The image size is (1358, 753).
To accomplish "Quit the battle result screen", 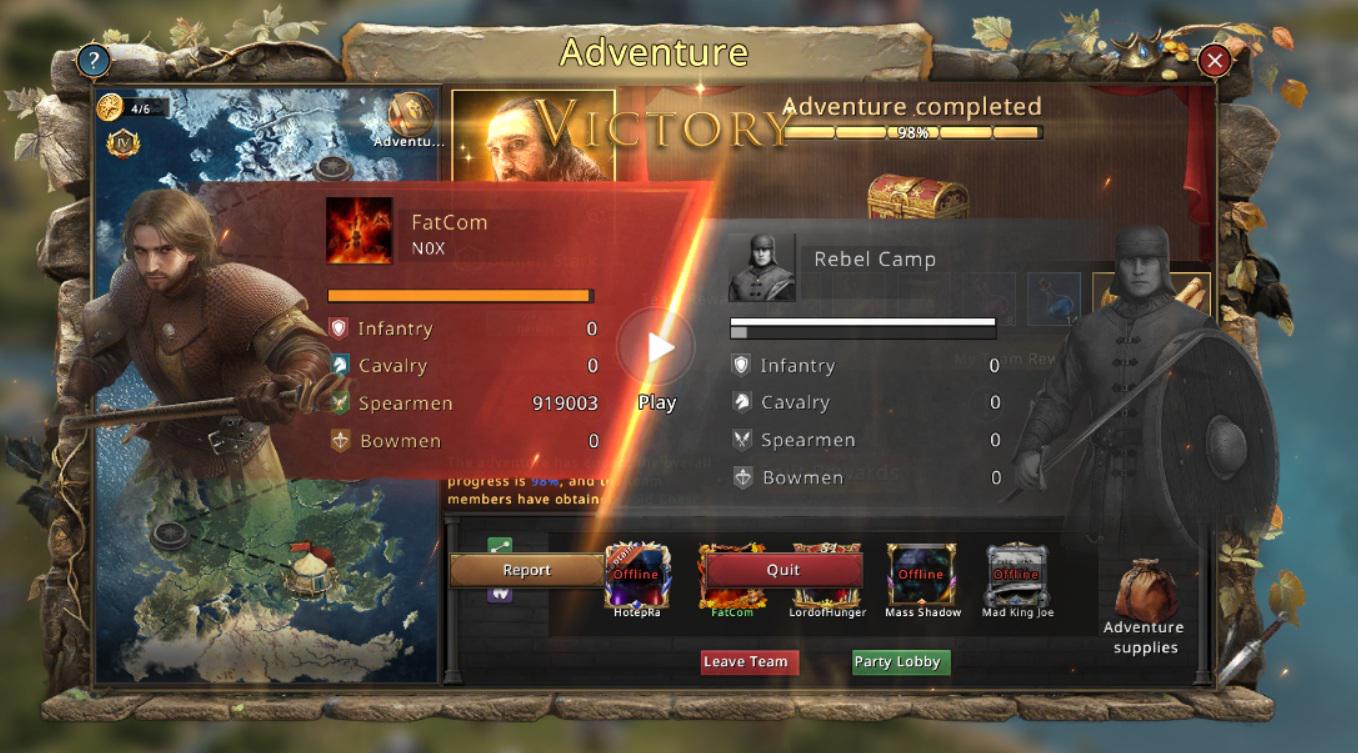I will [x=783, y=570].
